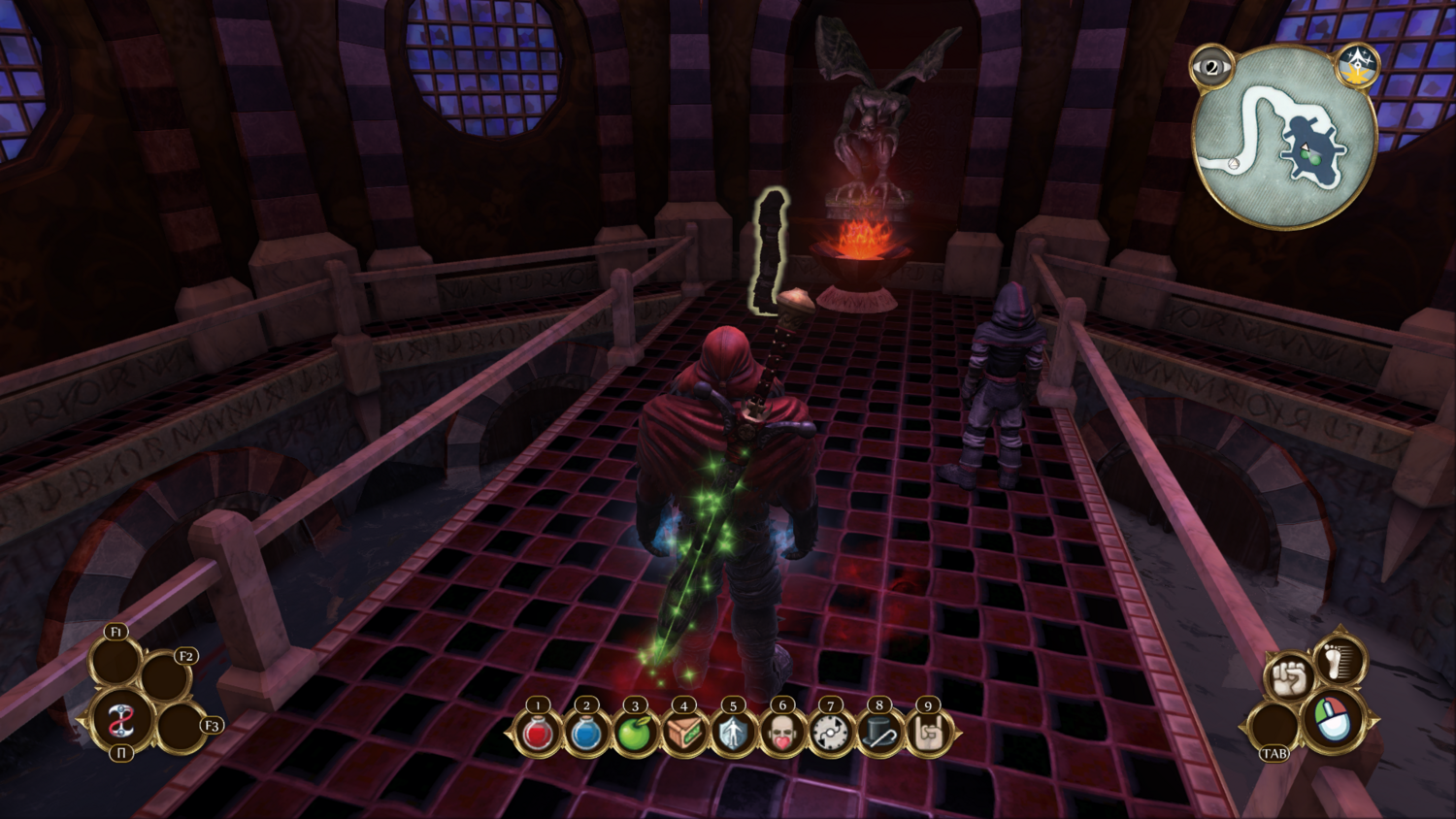Perform the rock horns hand gesture
This screenshot has width=1456, height=819.
pyautogui.click(x=929, y=735)
